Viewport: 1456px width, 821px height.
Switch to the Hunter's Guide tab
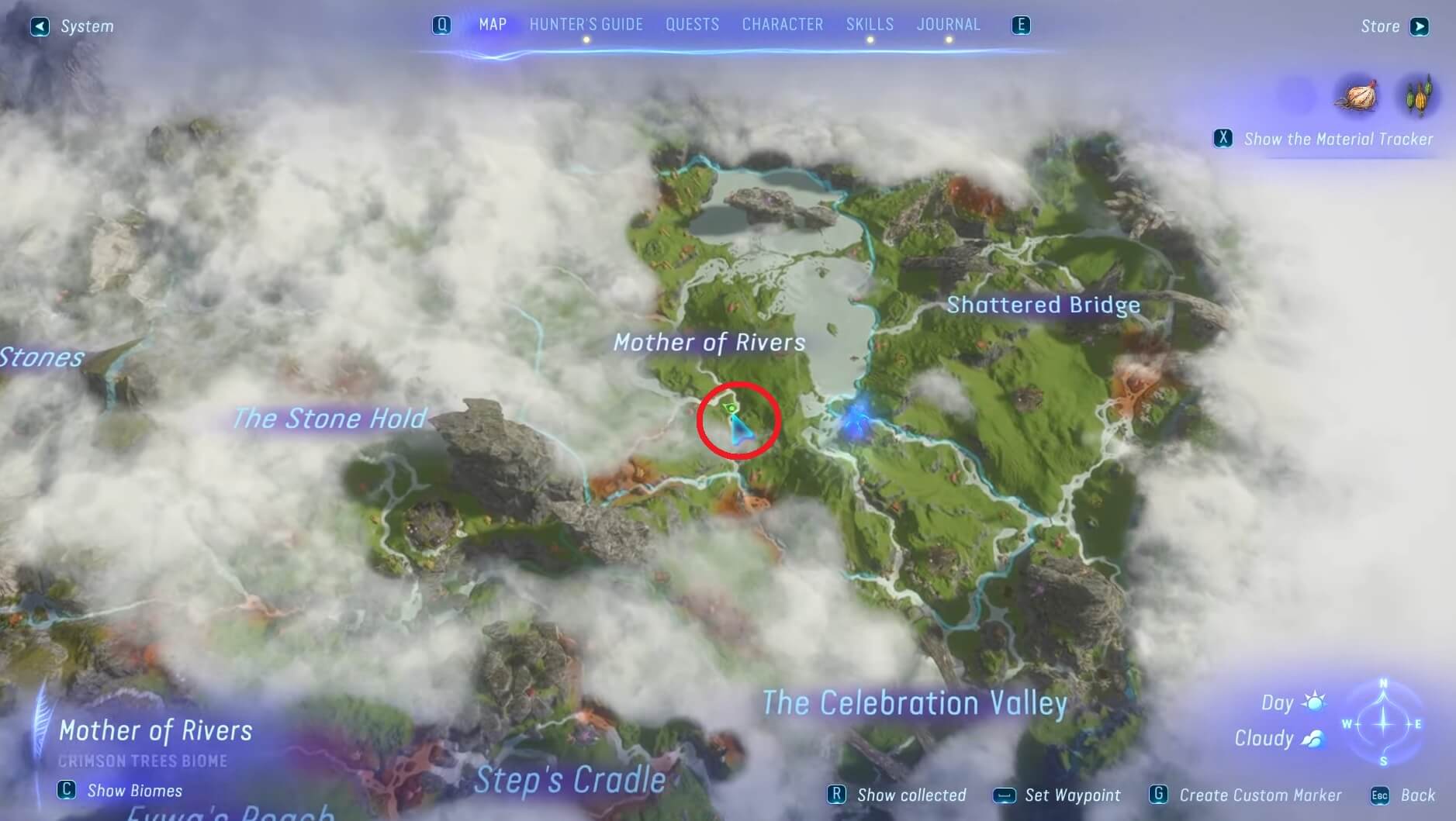(x=586, y=24)
